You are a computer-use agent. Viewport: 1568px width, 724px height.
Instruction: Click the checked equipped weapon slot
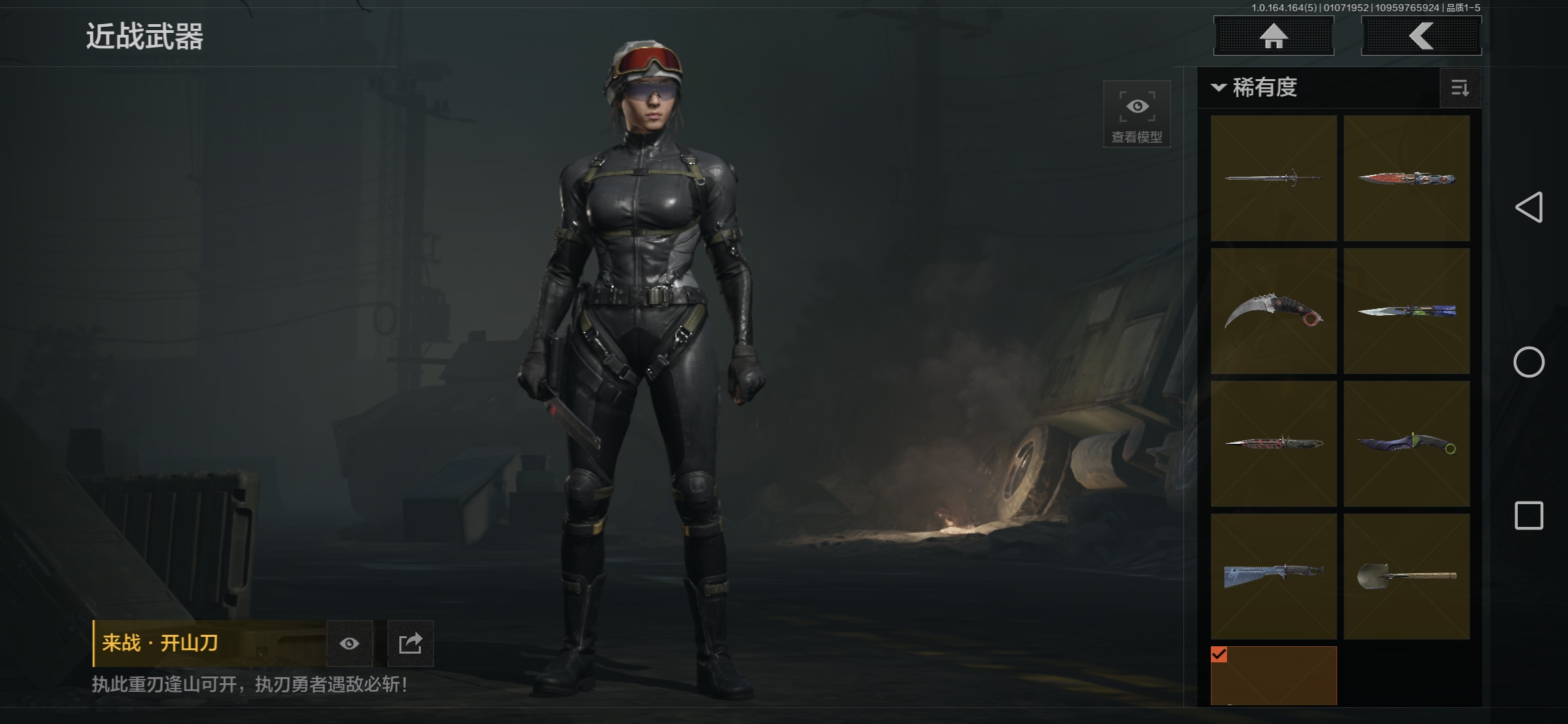click(x=1273, y=676)
